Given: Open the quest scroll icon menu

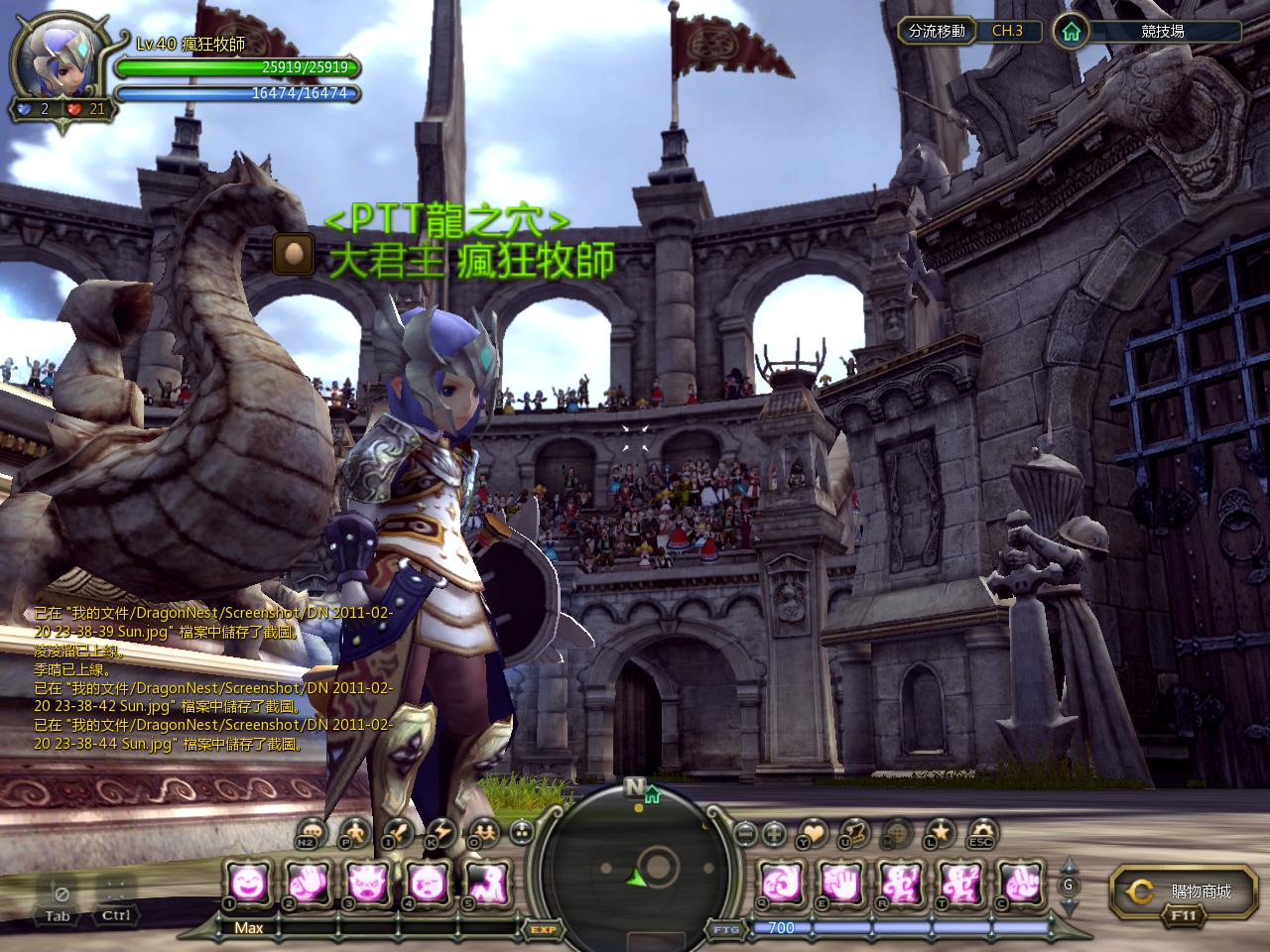Looking at the screenshot, I should click(854, 831).
